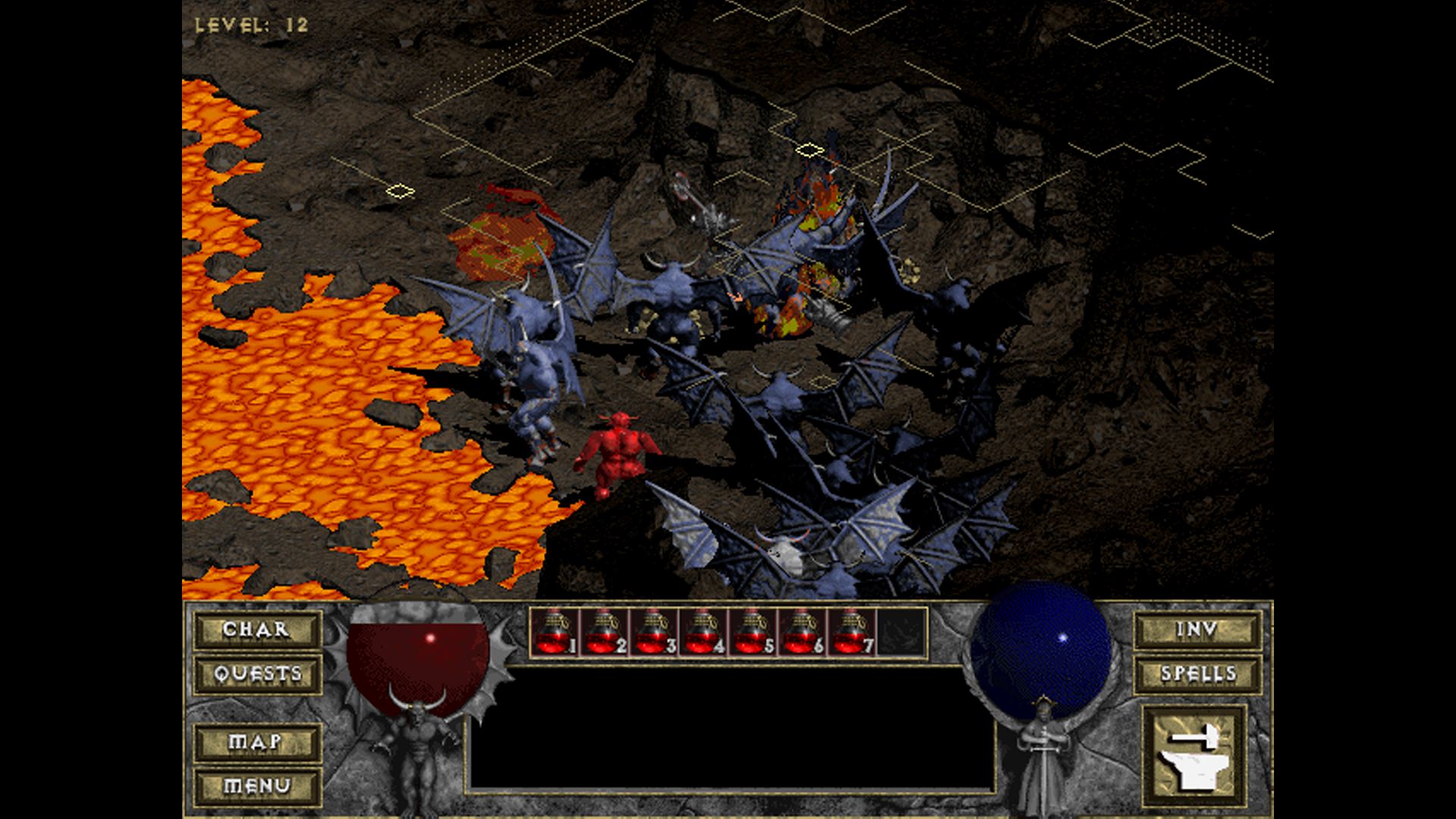This screenshot has width=1456, height=819.
Task: Use the healing potion in belt slot 2
Action: tap(604, 632)
